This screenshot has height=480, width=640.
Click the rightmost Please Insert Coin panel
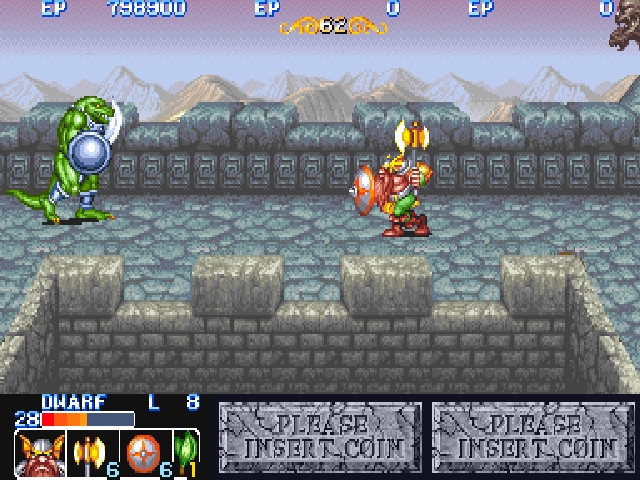(534, 436)
